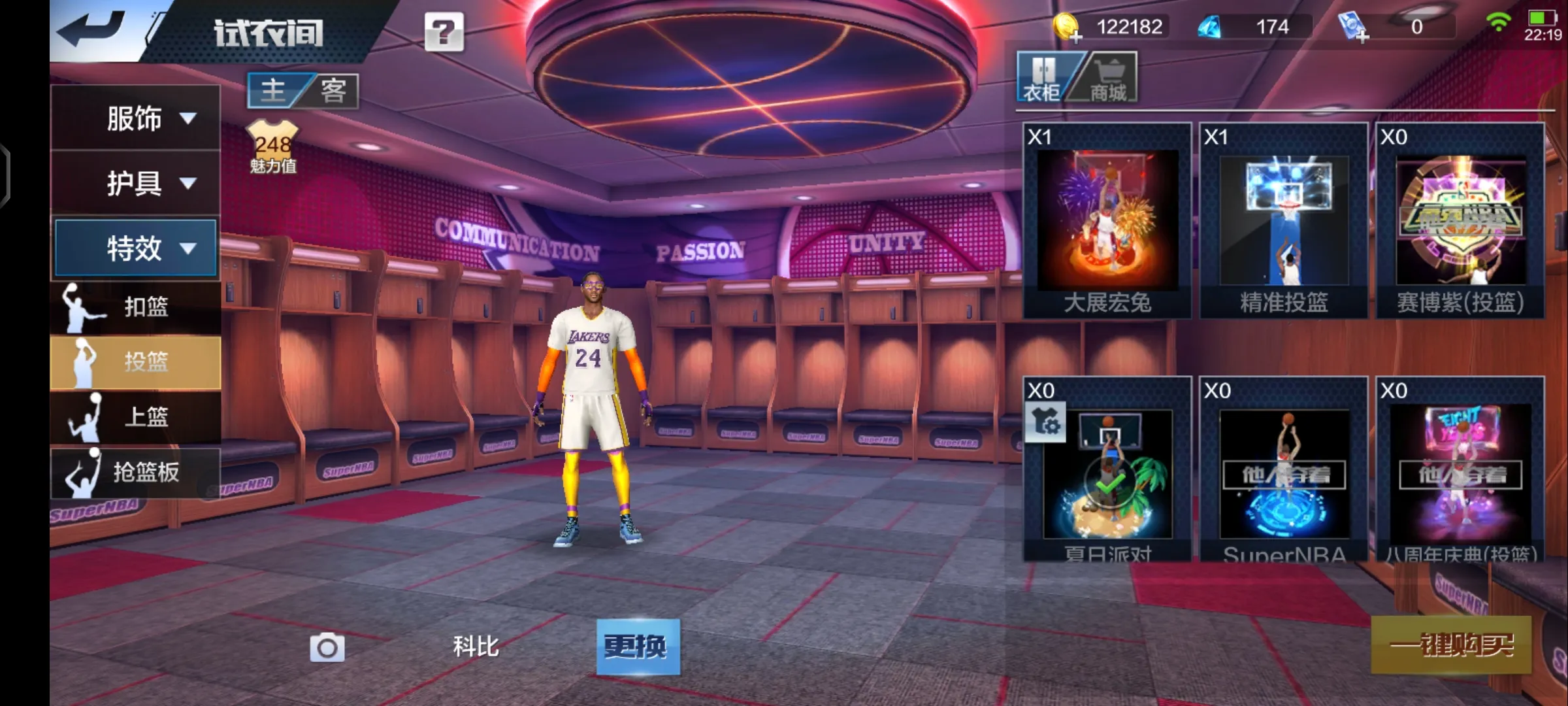
Task: Click the 一键购买 one-click buy button
Action: click(x=1451, y=645)
